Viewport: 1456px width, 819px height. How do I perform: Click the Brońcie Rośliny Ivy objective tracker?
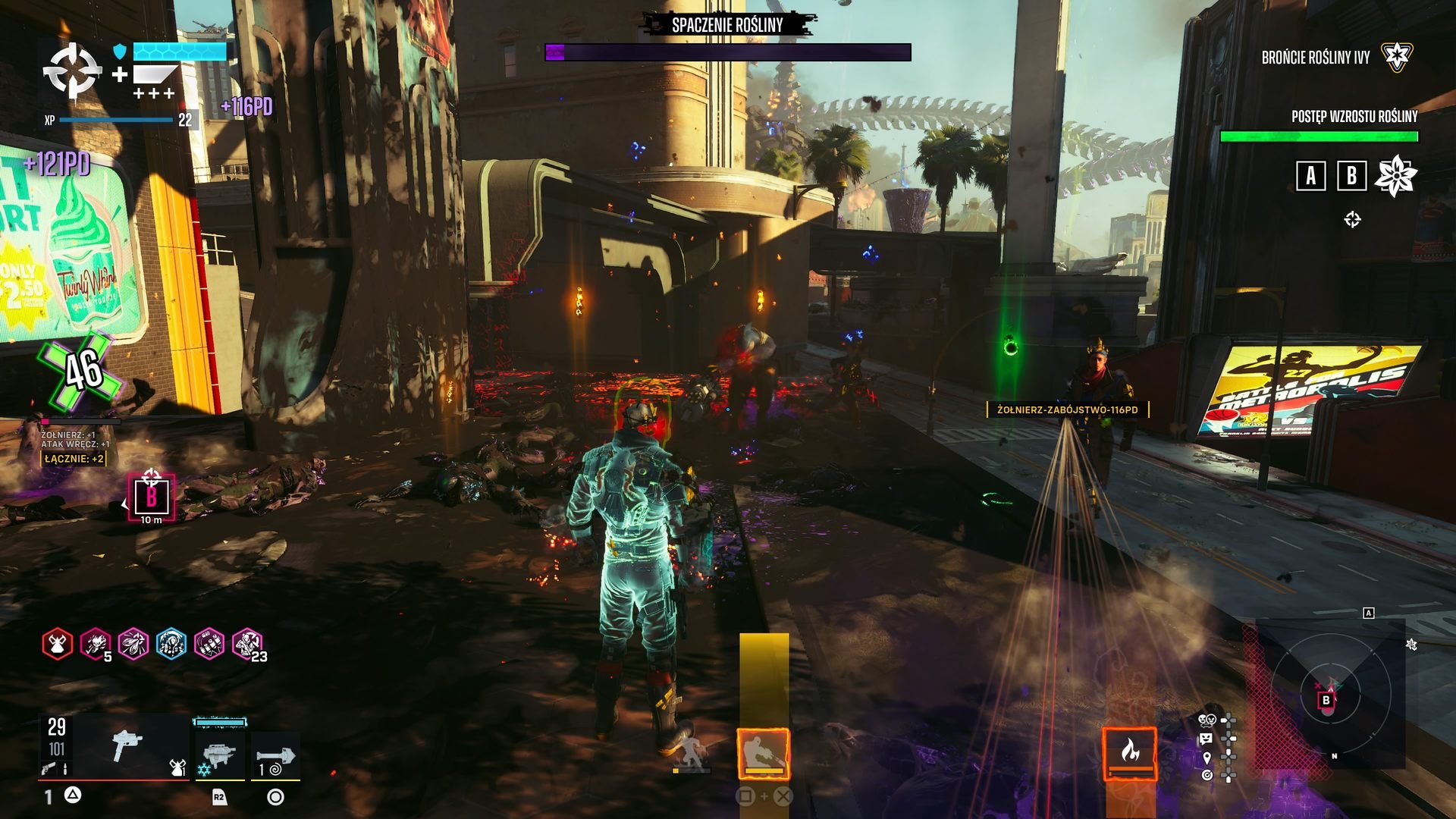point(1316,58)
